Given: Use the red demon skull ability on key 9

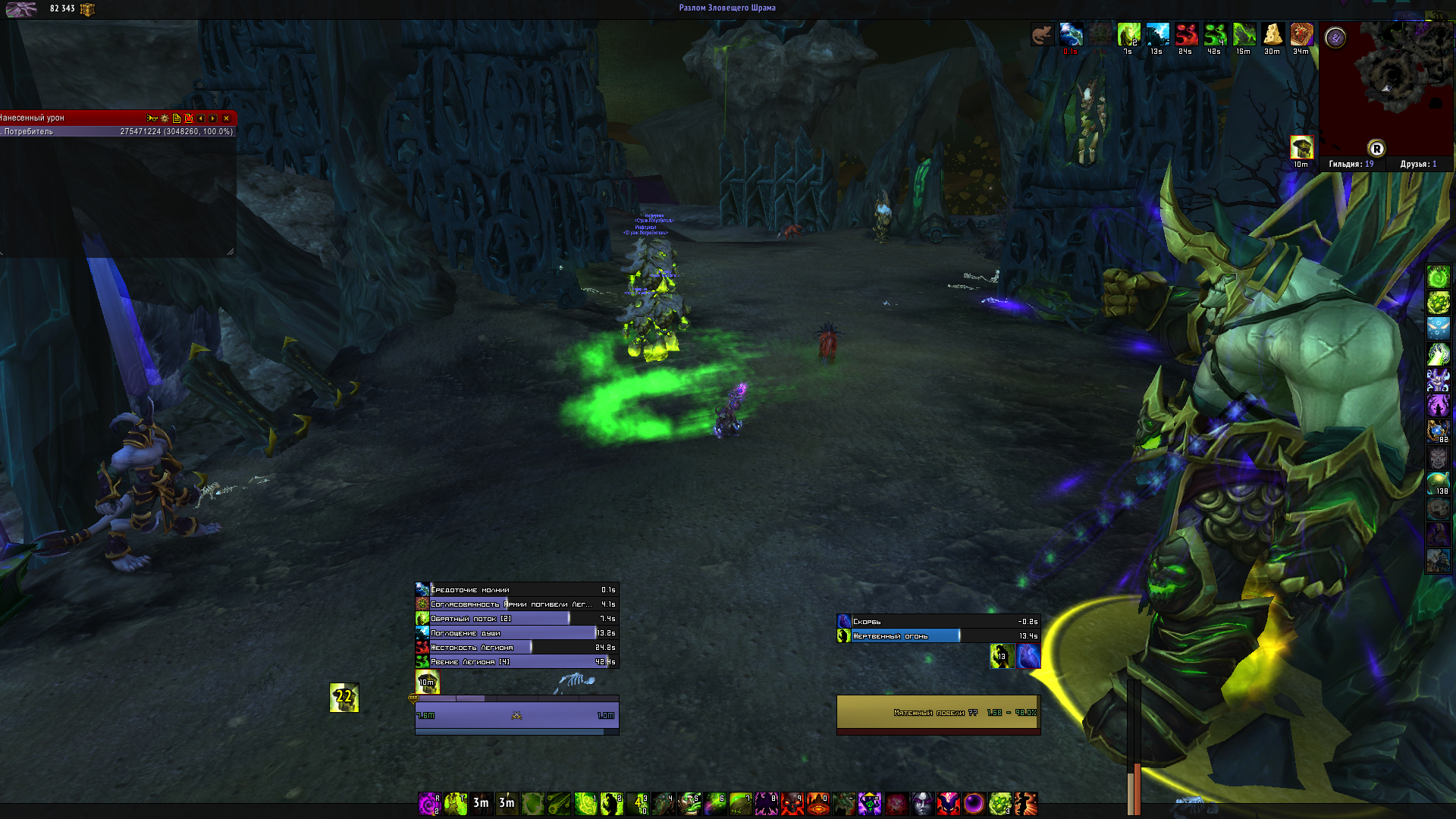Looking at the screenshot, I should (792, 803).
